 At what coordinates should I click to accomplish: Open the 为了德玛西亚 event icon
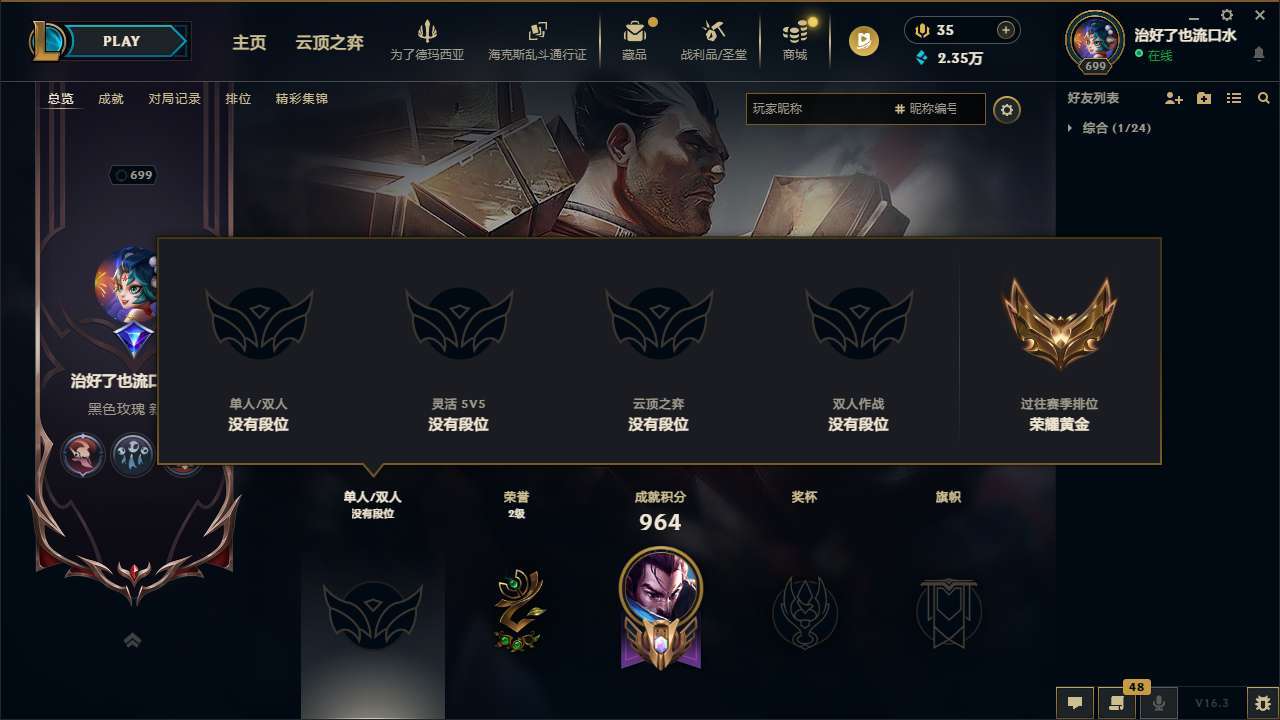pos(428,40)
